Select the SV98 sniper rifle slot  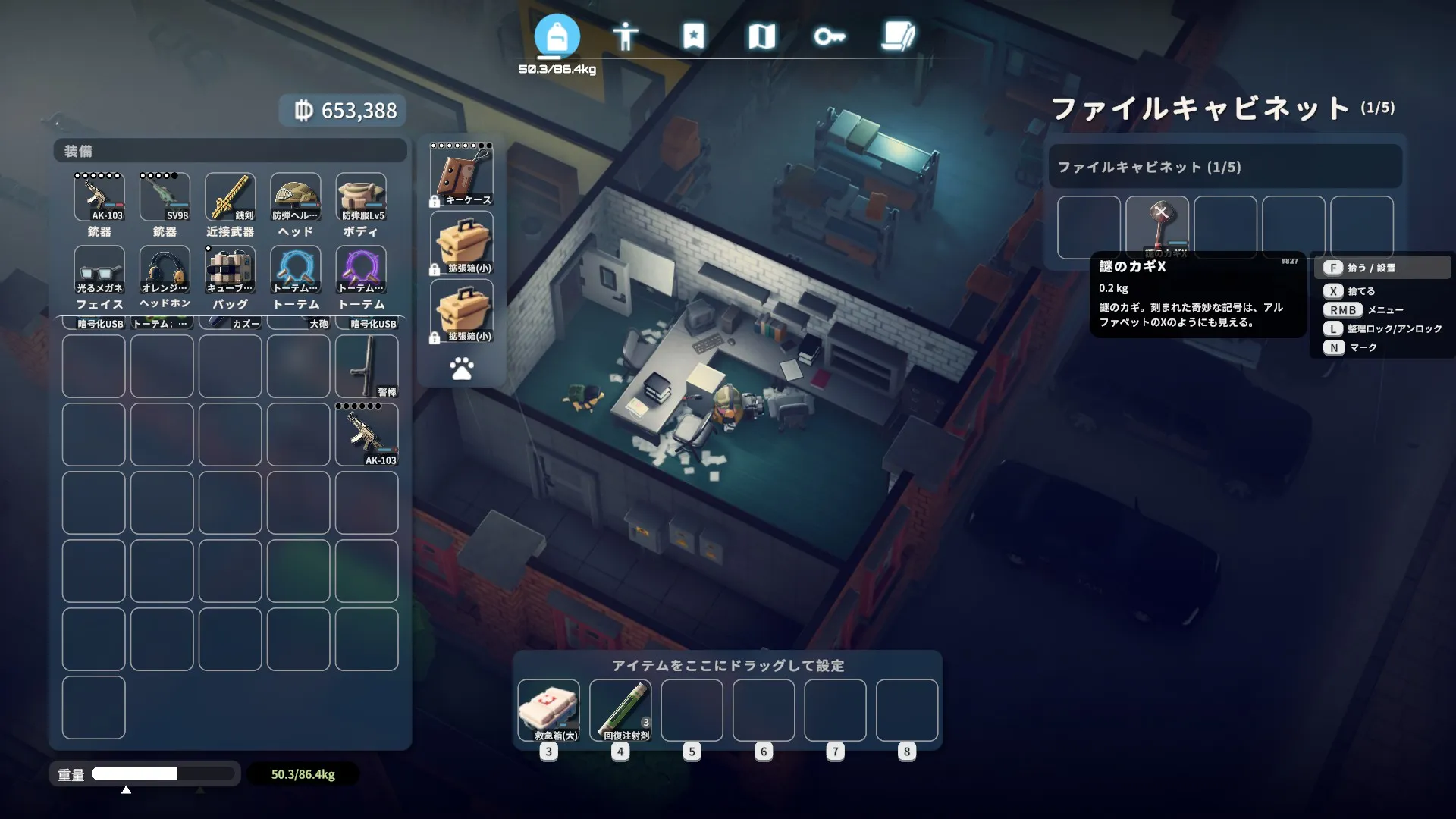click(165, 197)
